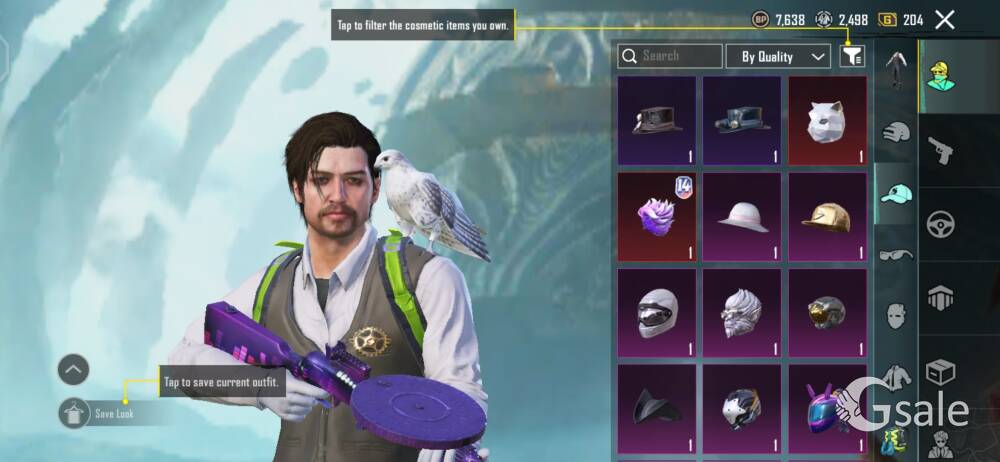
Task: Click the Search field for cosmetics
Action: click(670, 56)
